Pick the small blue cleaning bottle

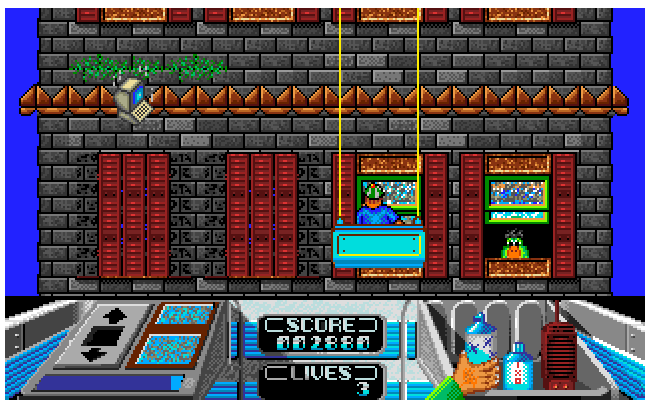coord(517,365)
